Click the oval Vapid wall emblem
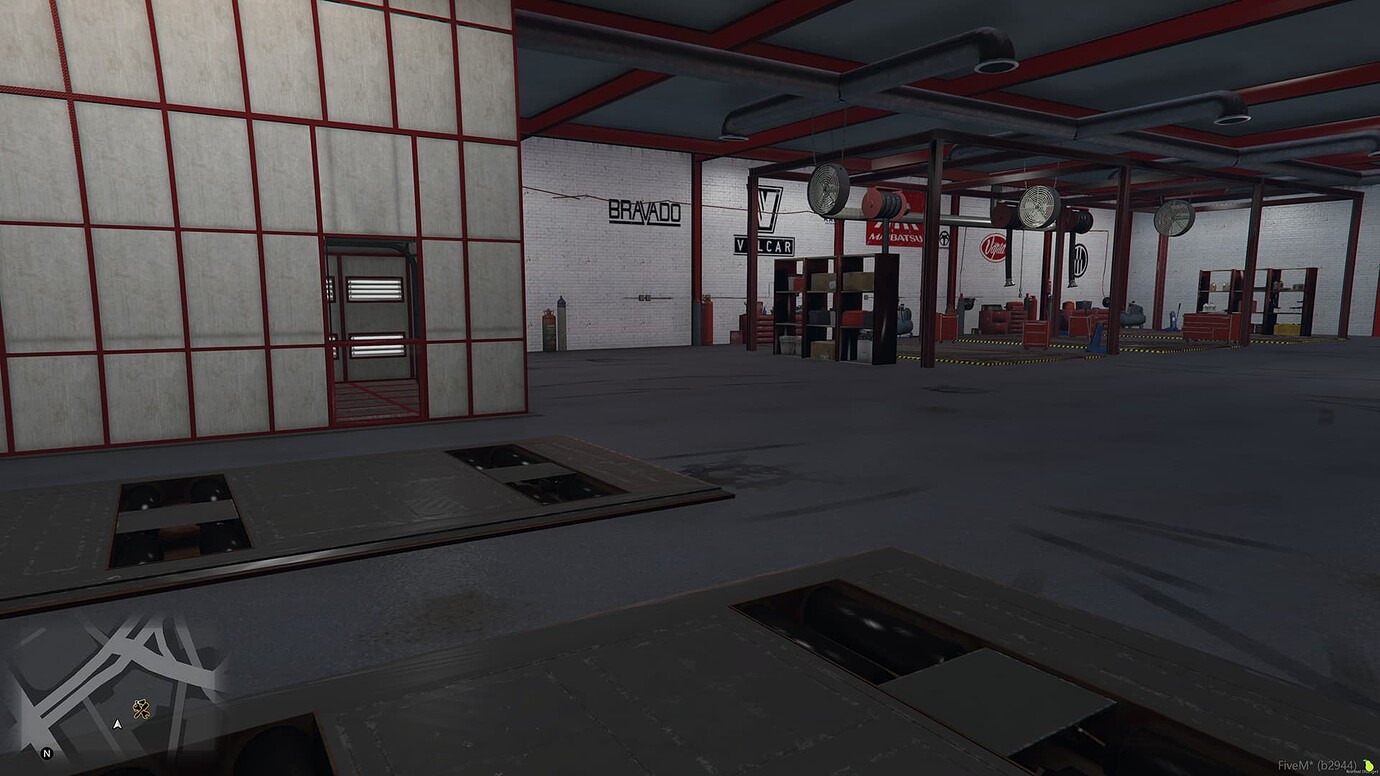Screen dimensions: 1380x776 [x=994, y=246]
